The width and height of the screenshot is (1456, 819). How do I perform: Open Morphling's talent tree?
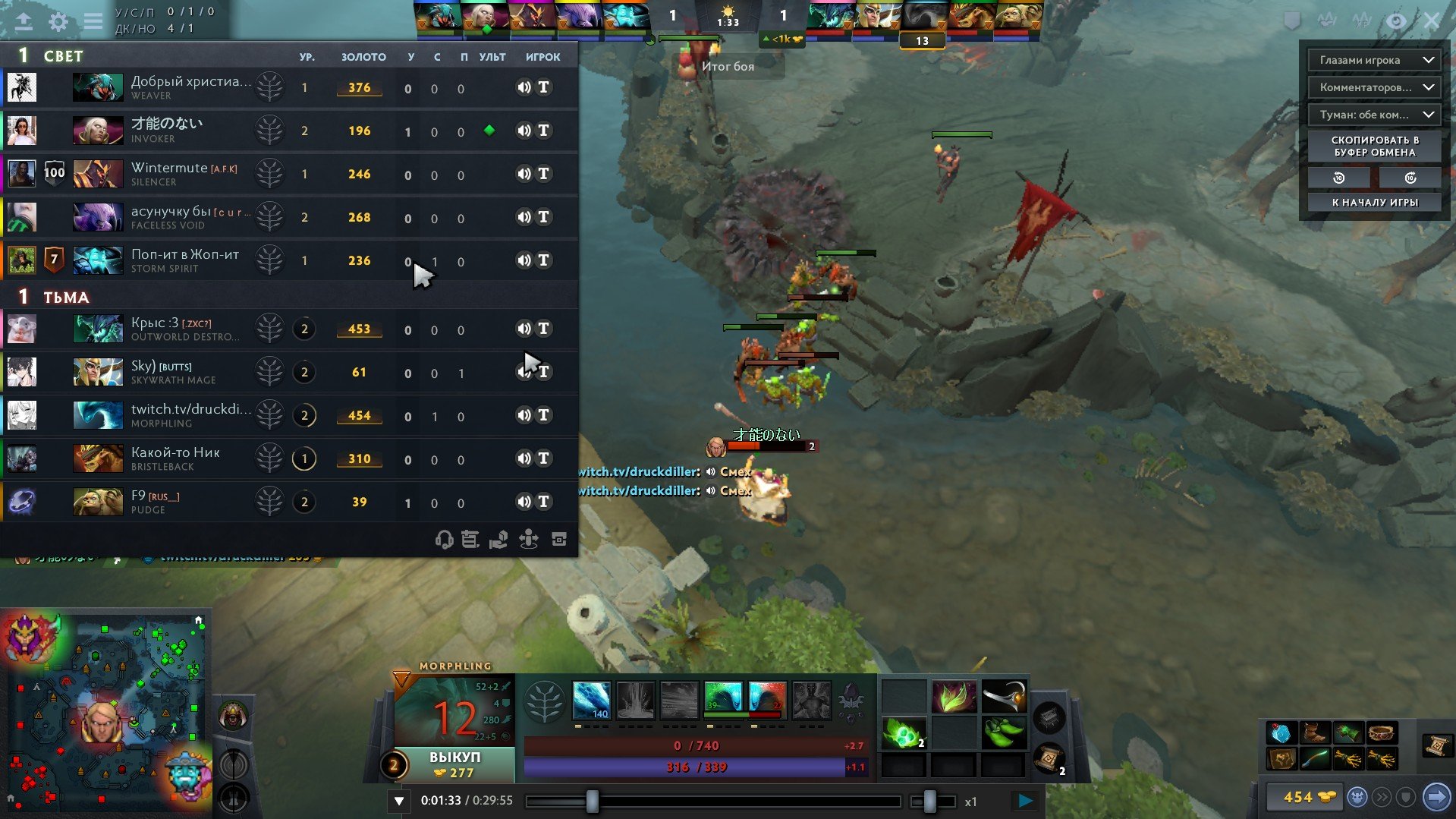tap(544, 701)
